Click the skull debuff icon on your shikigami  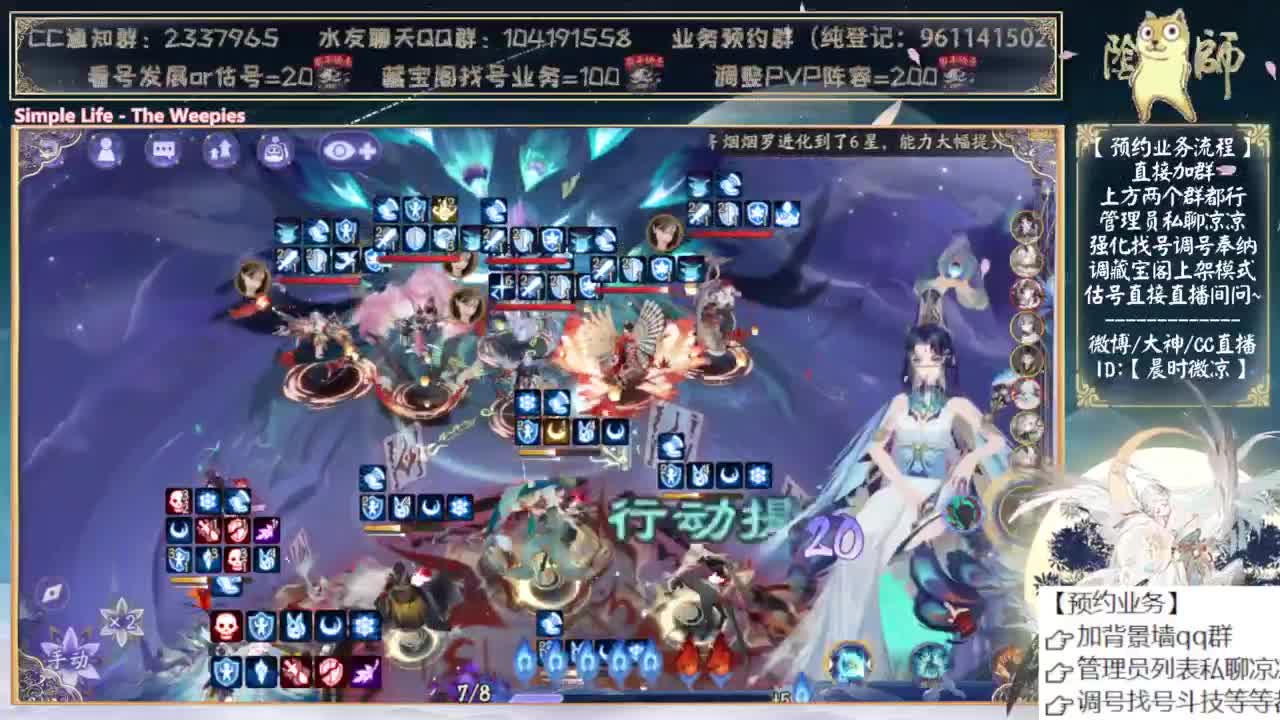[x=226, y=625]
